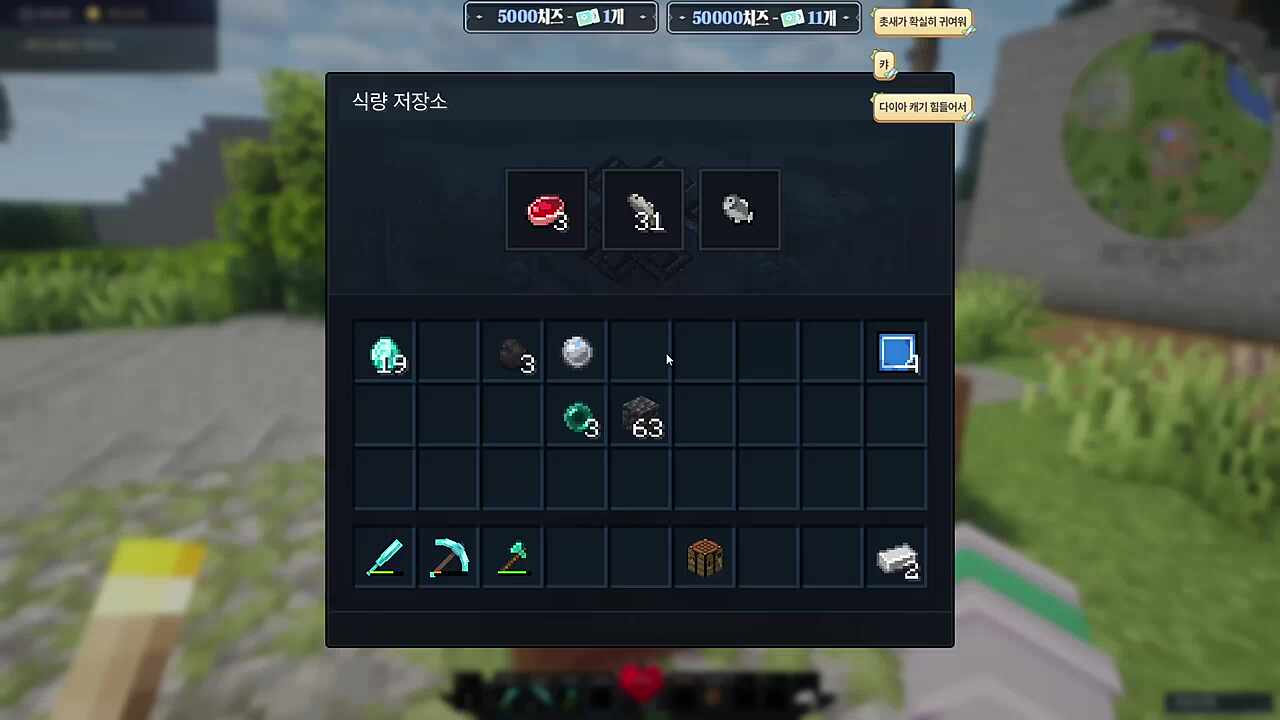Pick up the diamond sword
The height and width of the screenshot is (720, 1280).
click(384, 557)
